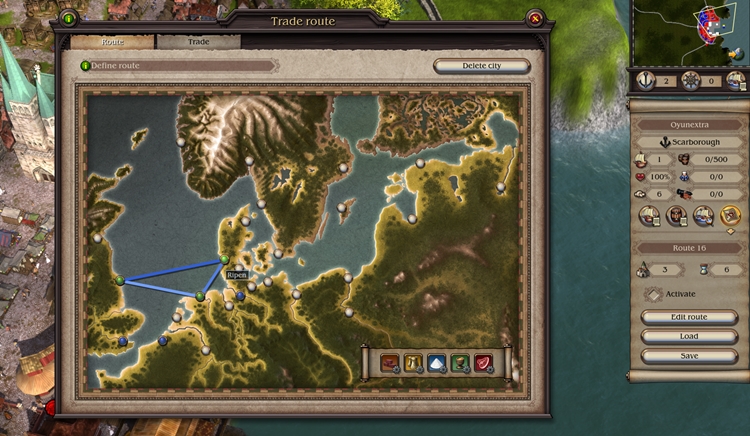Select the Route tab
This screenshot has width=750, height=436.
pos(112,42)
